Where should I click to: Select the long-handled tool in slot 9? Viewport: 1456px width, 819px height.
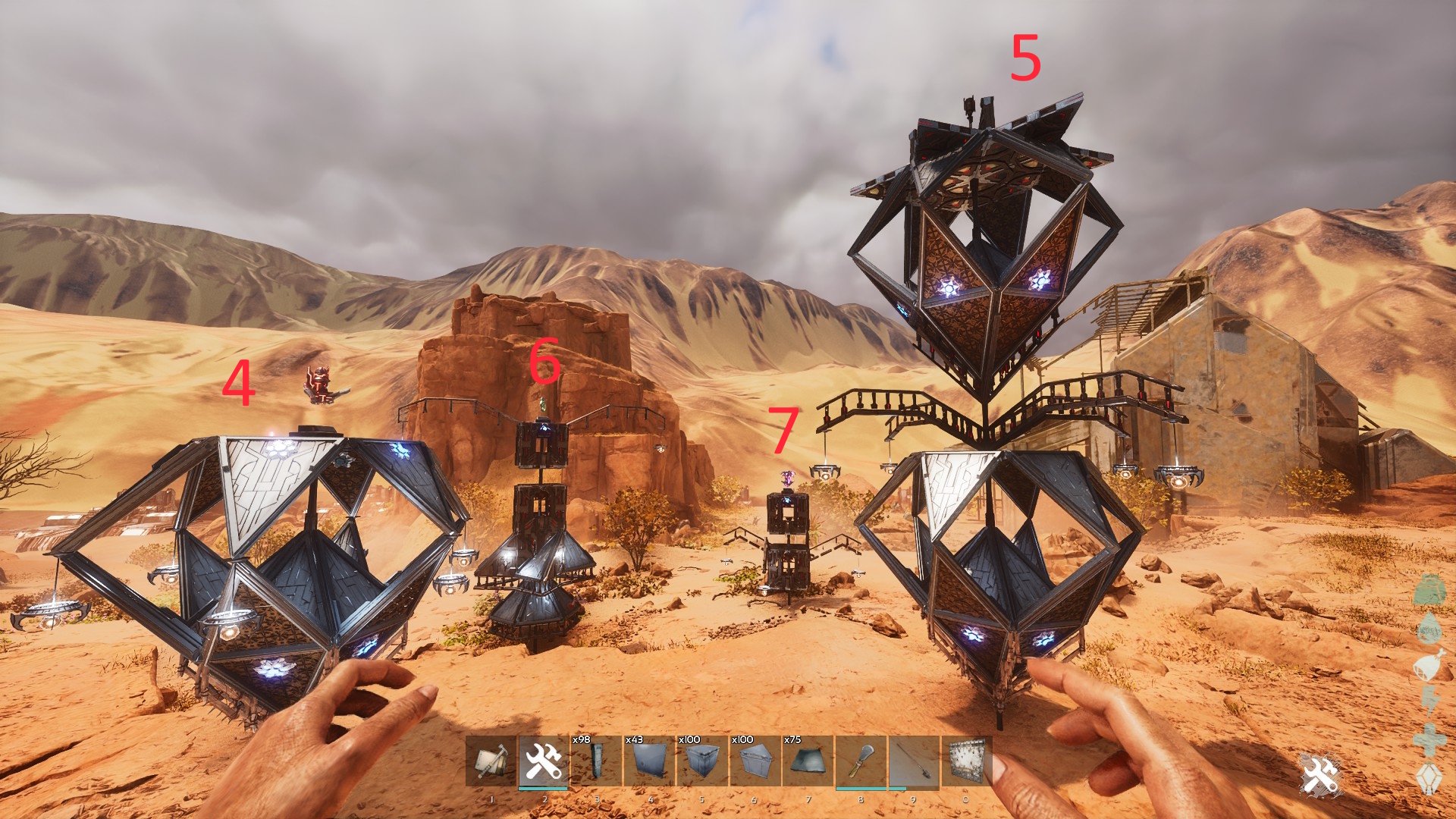914,762
